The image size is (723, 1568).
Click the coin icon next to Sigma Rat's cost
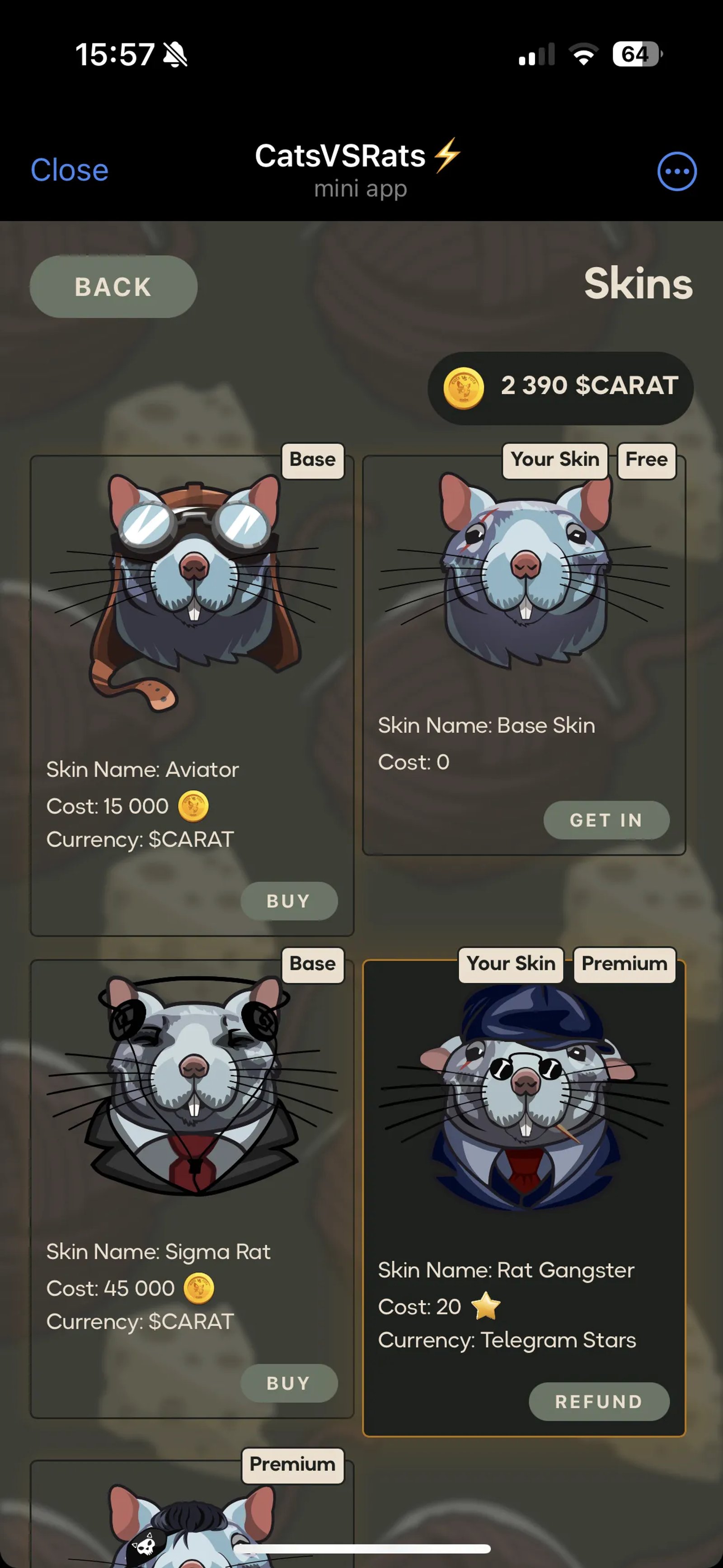point(201,1289)
